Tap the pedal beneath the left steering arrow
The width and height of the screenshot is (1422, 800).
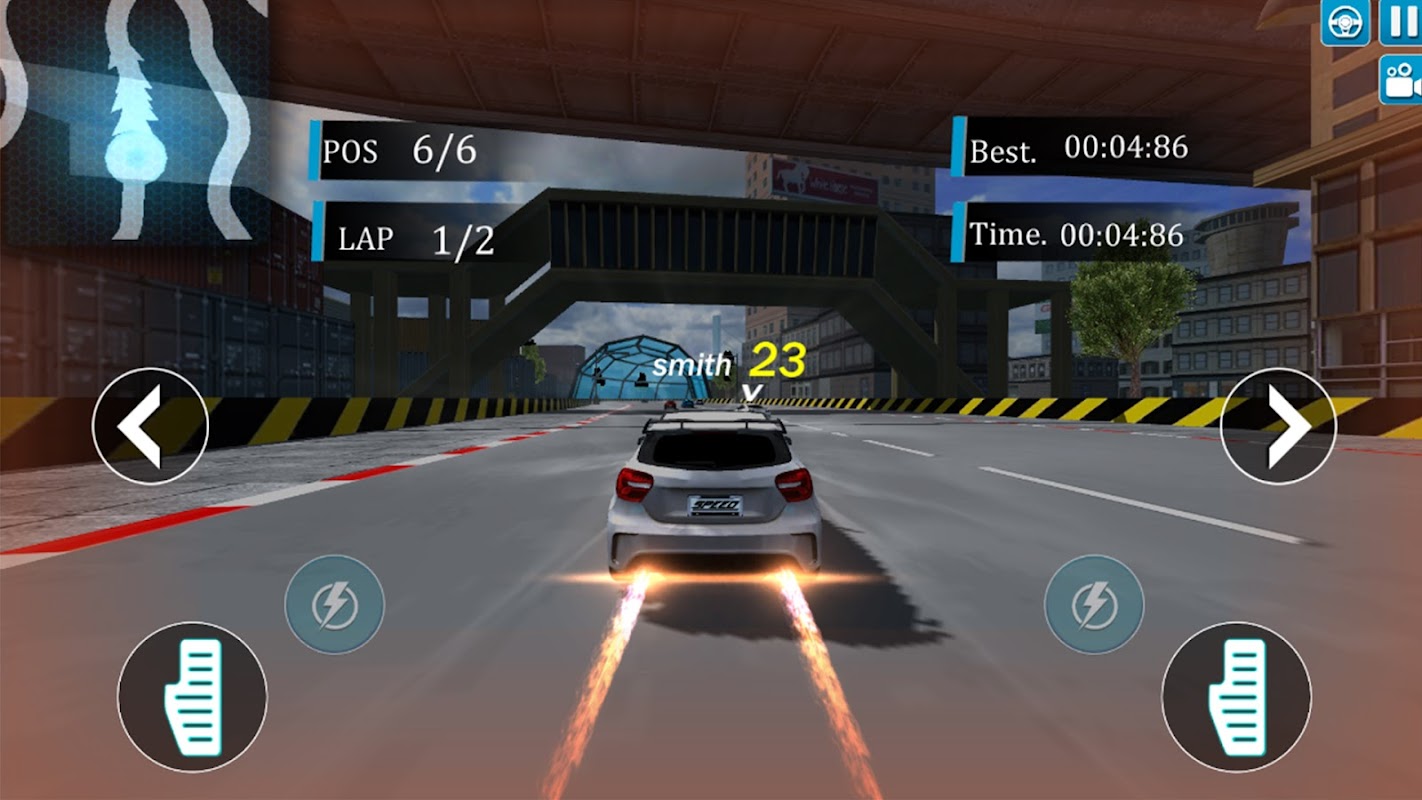click(192, 697)
